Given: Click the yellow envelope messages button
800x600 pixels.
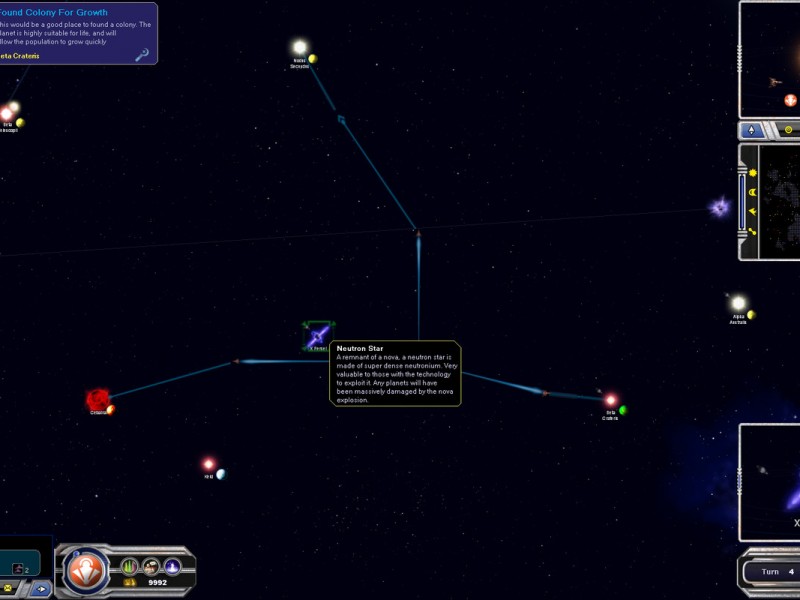Looking at the screenshot, I should (x=8, y=589).
